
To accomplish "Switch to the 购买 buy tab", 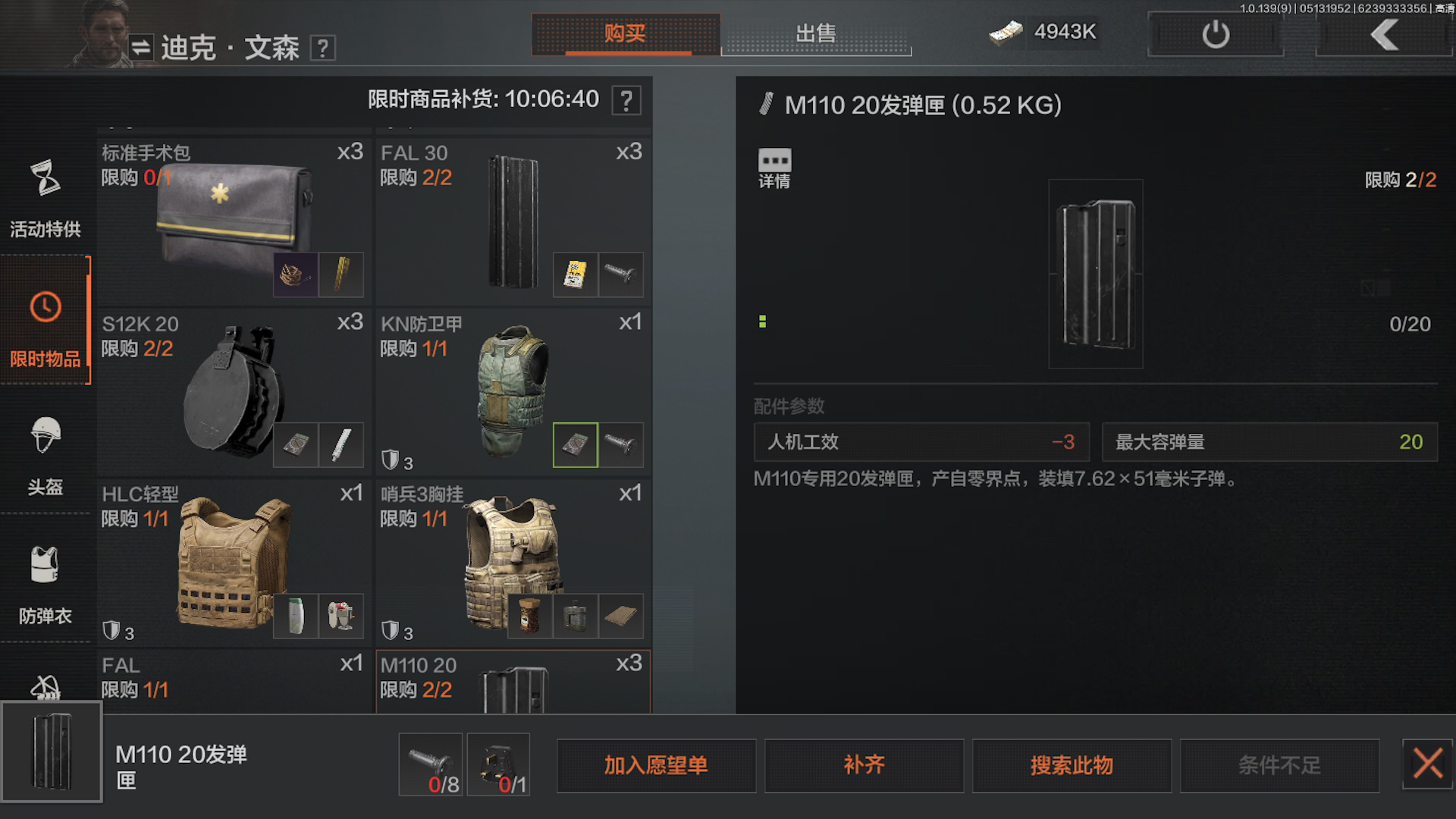I will (626, 33).
